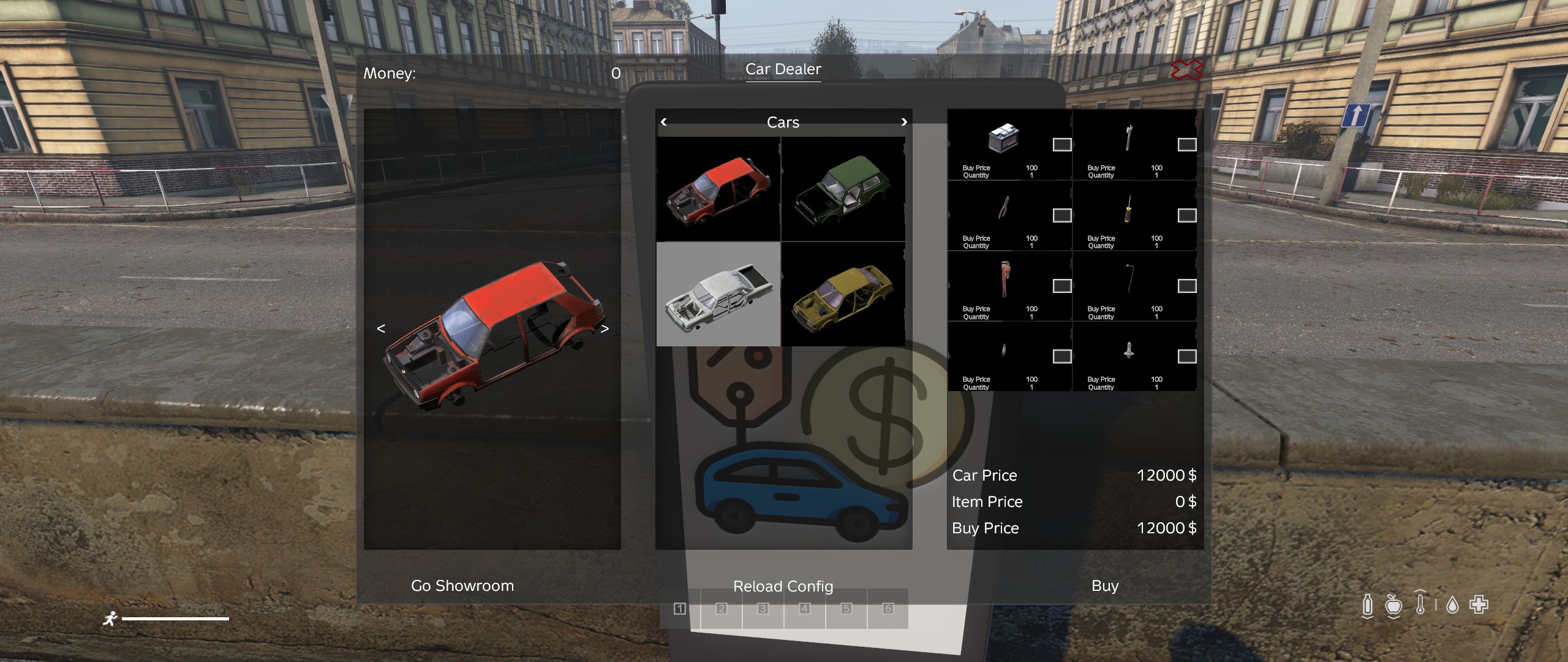Go to the Showroom
The height and width of the screenshot is (662, 1568).
point(462,586)
